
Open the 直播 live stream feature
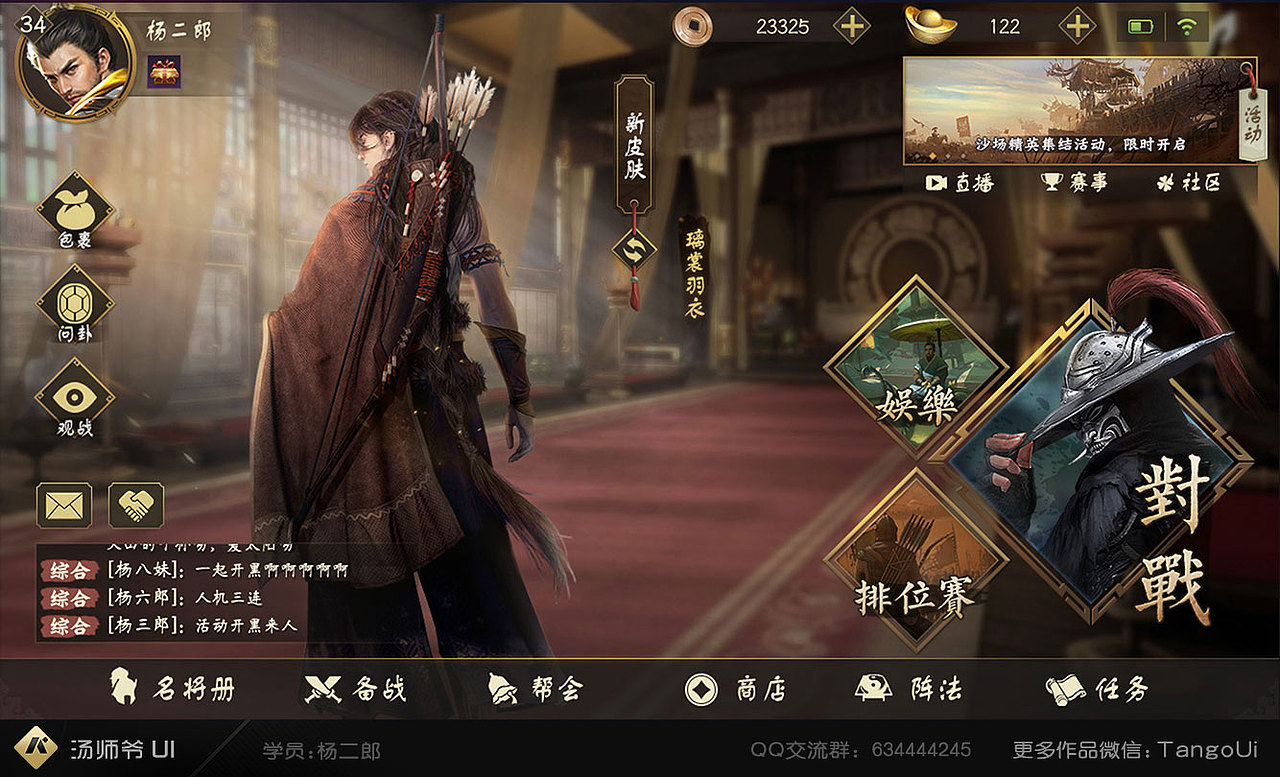pos(960,184)
